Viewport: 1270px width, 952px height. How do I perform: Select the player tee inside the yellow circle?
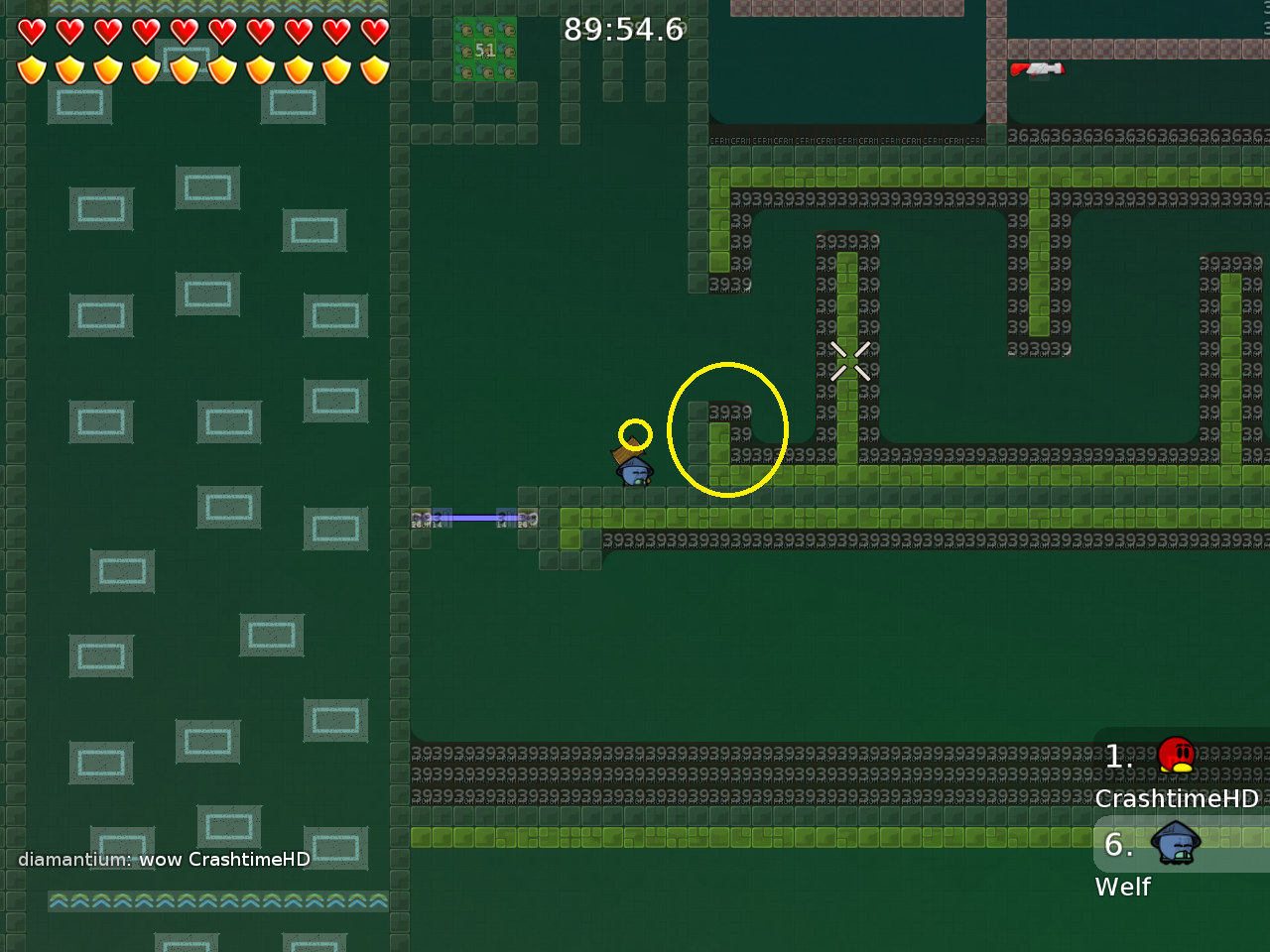coord(634,472)
